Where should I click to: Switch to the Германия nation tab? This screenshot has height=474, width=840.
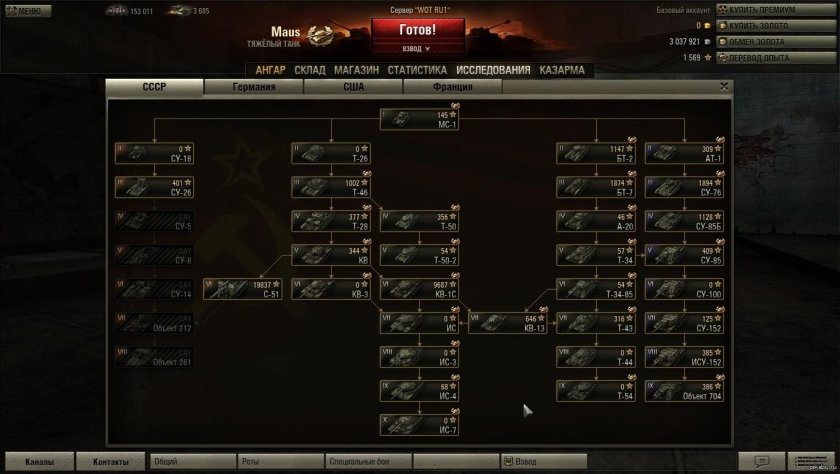(x=254, y=87)
